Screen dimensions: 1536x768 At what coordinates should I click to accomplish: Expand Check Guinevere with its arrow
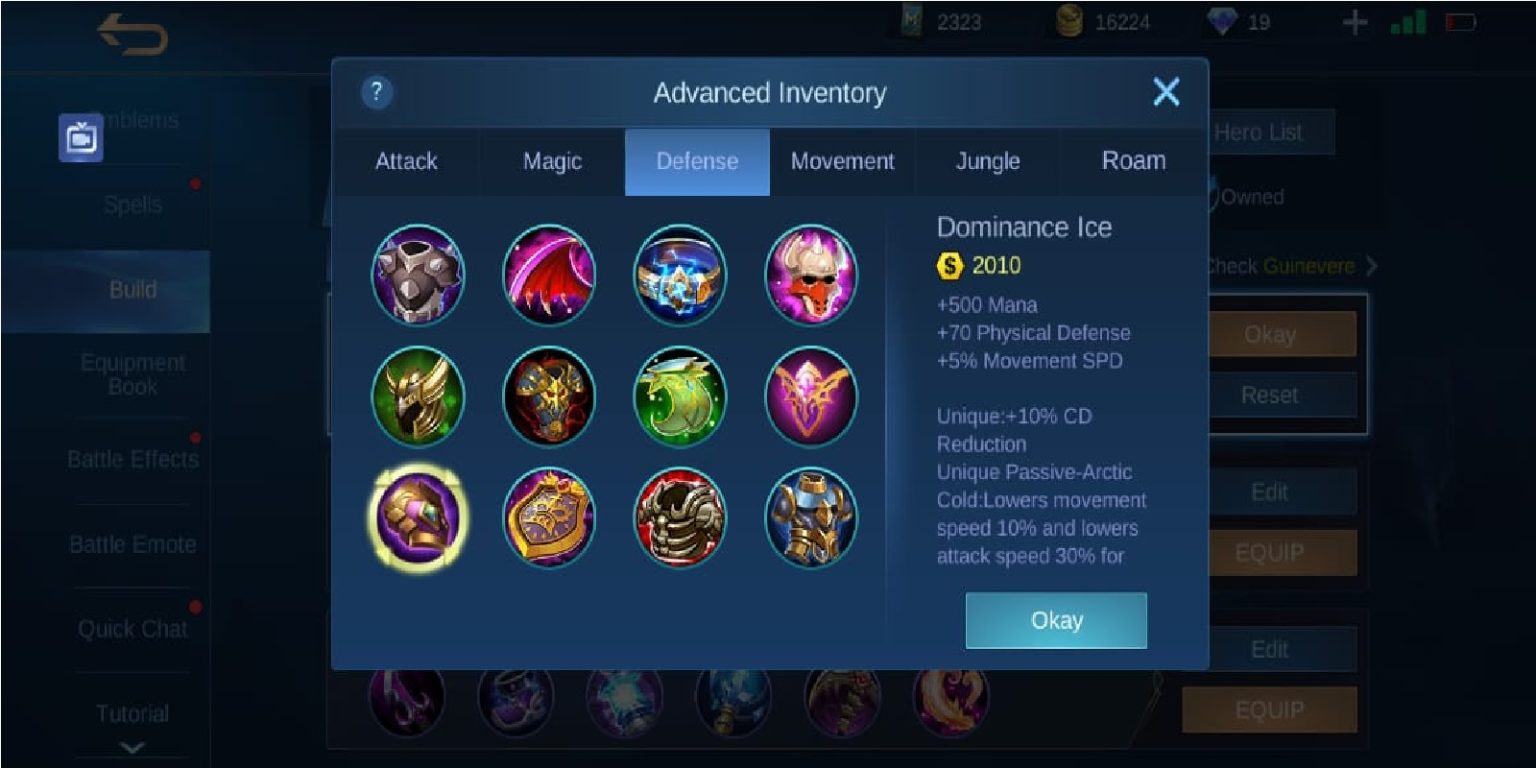point(1373,267)
